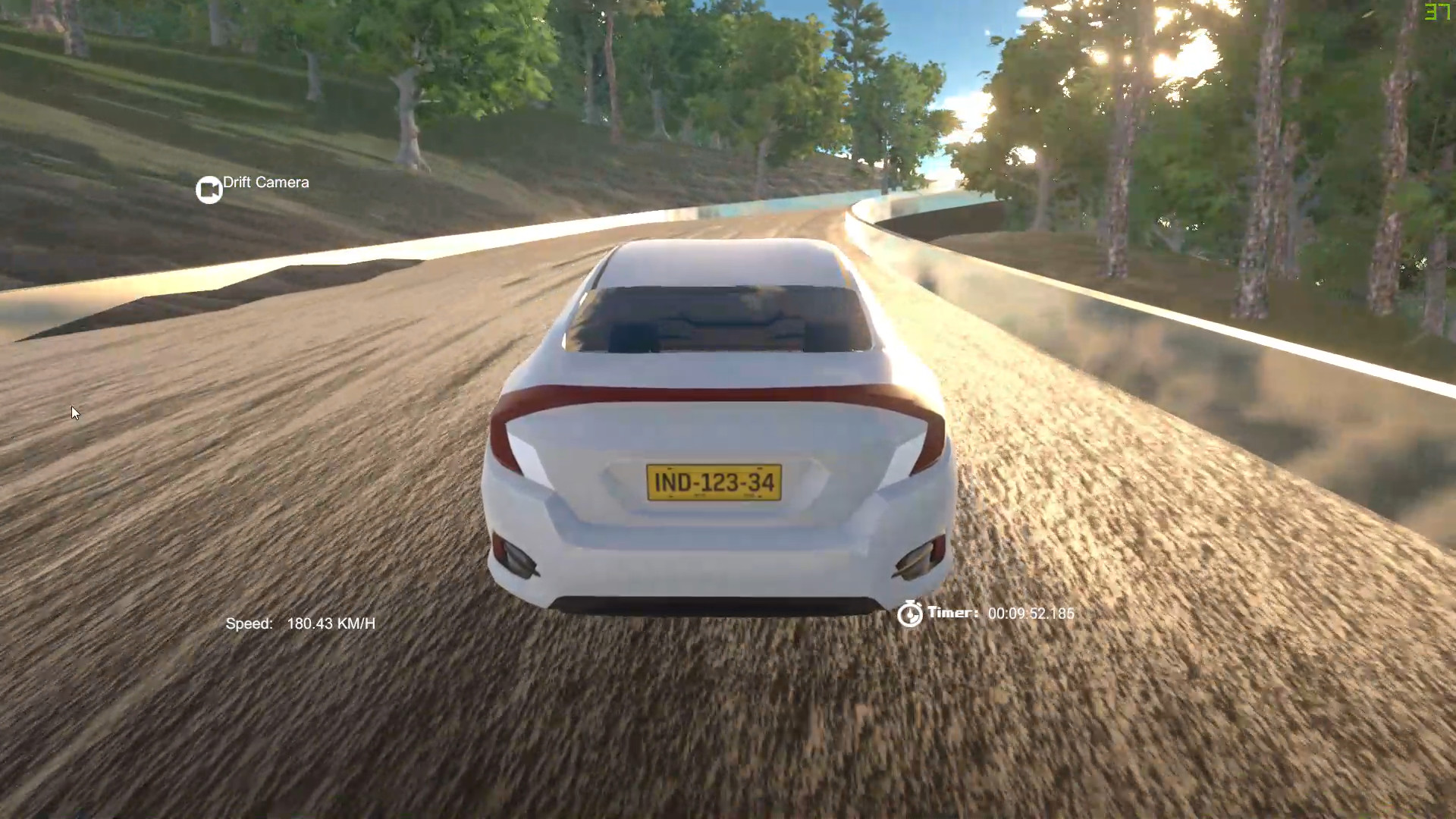Click the white camera glyph in the circle
Image resolution: width=1456 pixels, height=819 pixels.
(x=209, y=188)
